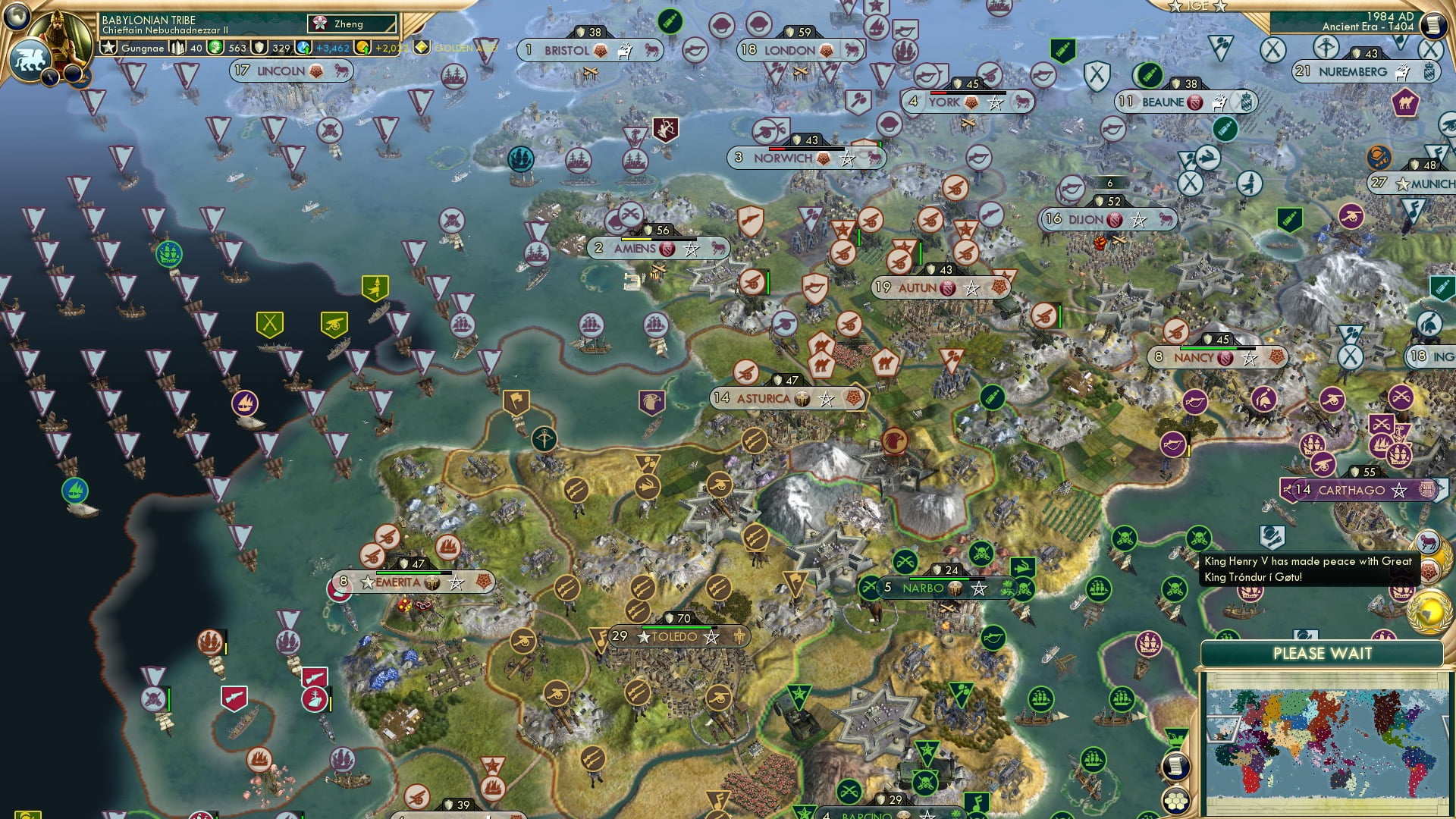
Task: Select the science beaker icon showing +3,462
Action: (x=303, y=48)
